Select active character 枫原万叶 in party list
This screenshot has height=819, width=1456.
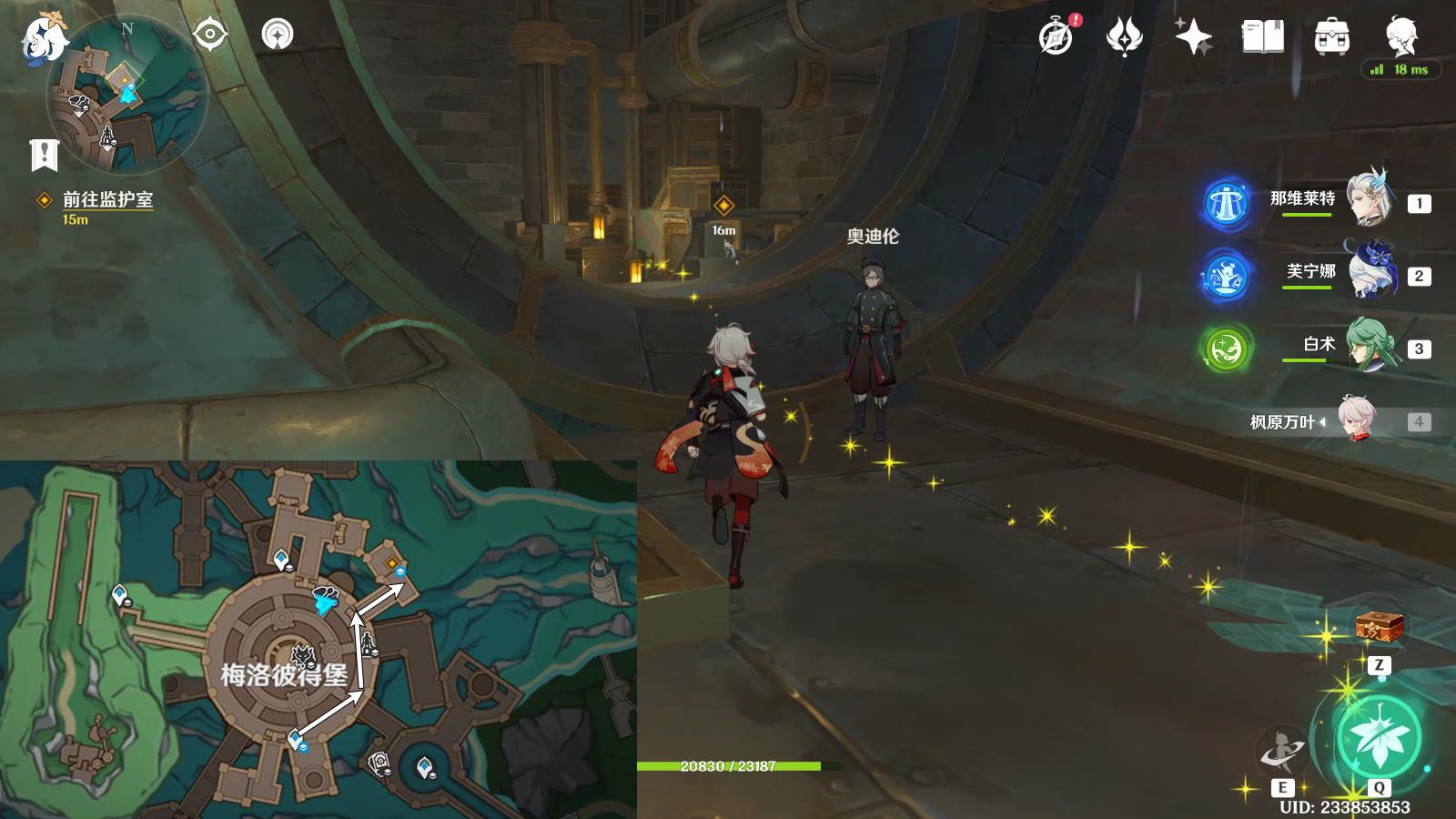tap(1356, 420)
